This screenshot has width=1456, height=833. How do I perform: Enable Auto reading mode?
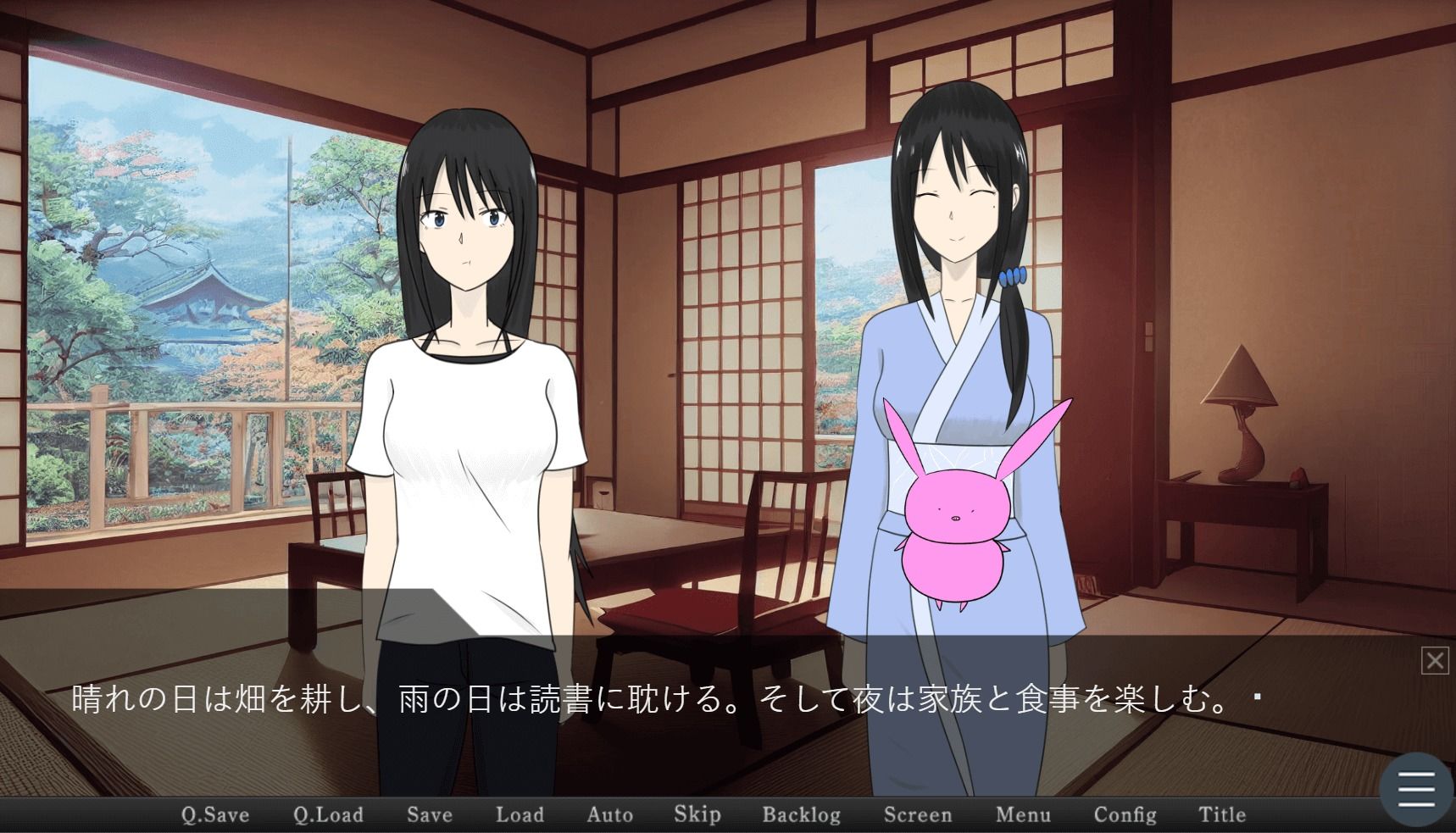point(609,814)
